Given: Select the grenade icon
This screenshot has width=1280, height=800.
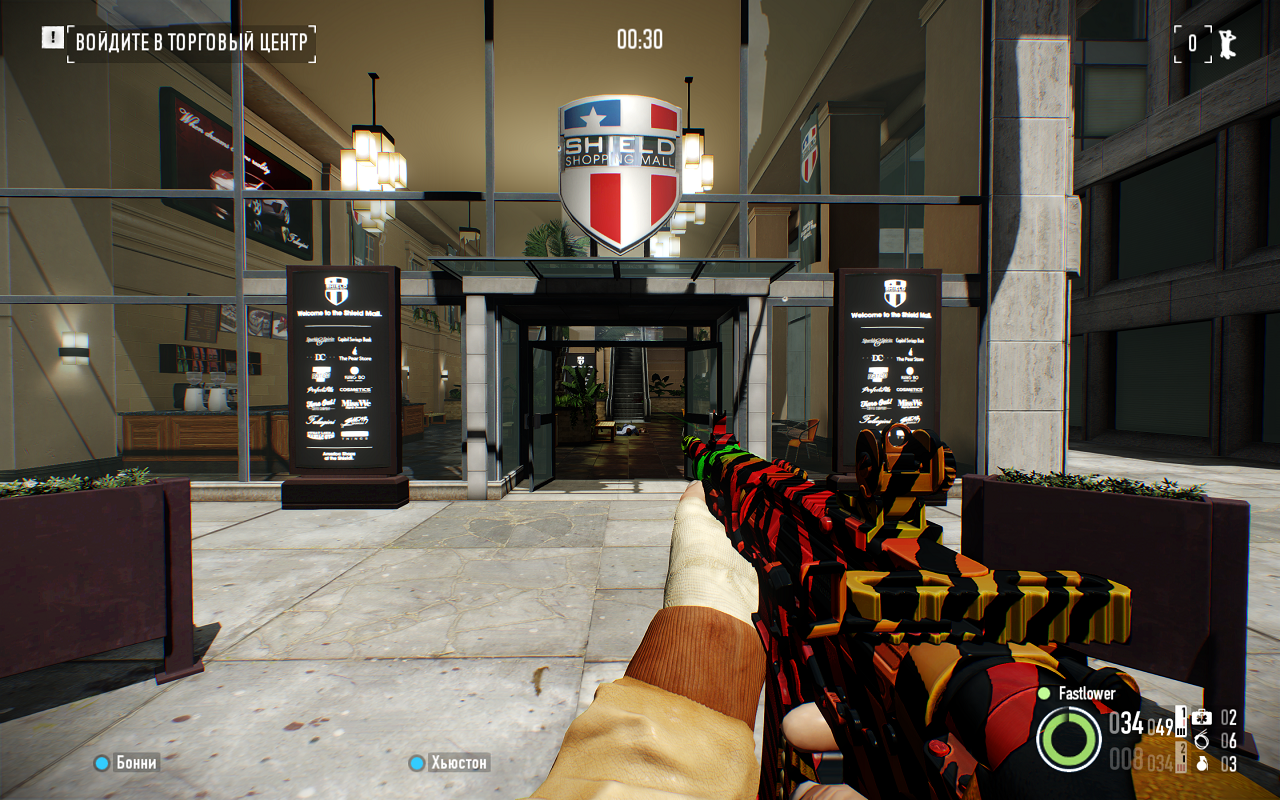Looking at the screenshot, I should point(1202,764).
